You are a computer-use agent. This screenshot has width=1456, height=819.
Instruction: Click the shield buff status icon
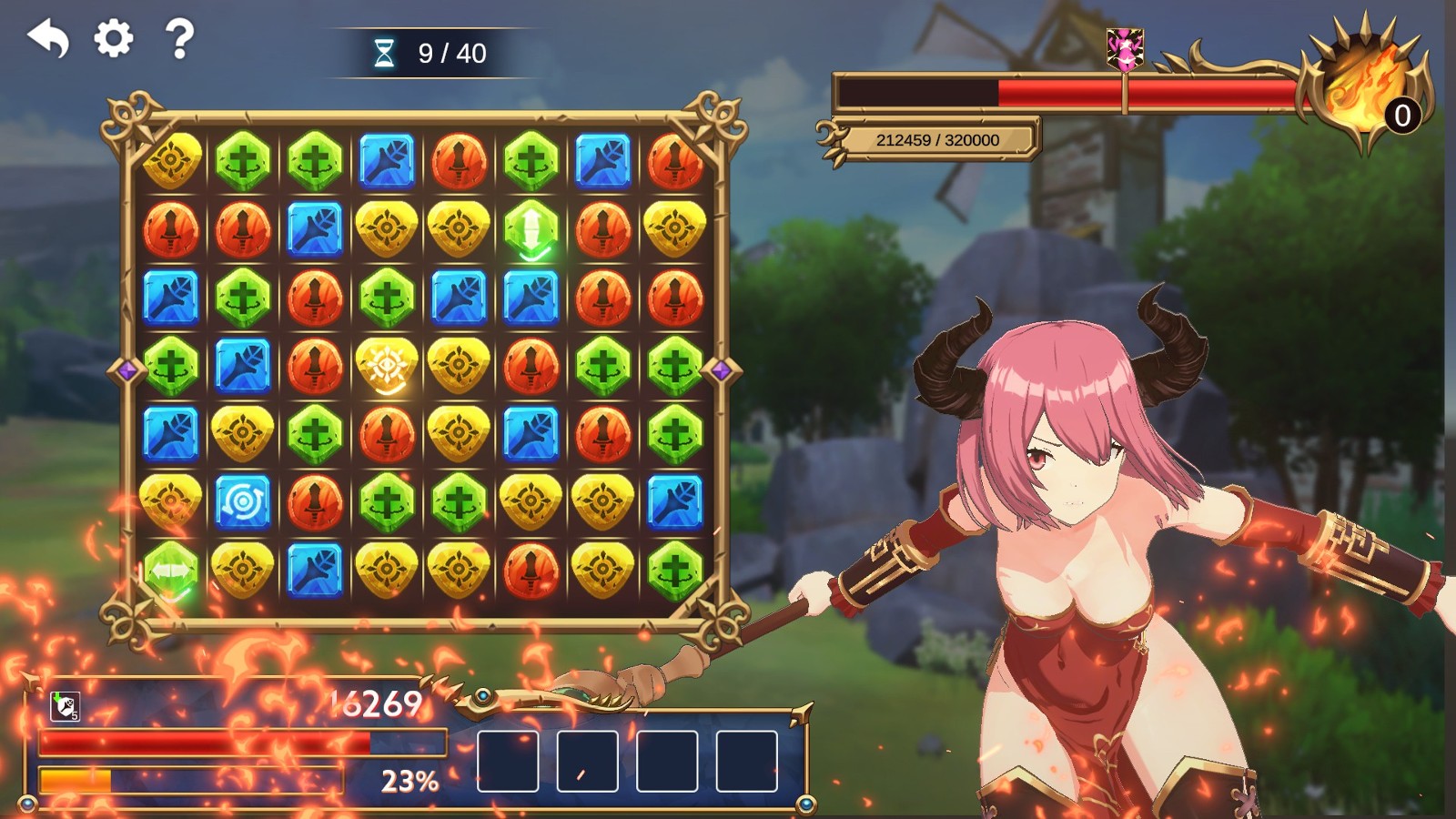(x=65, y=706)
